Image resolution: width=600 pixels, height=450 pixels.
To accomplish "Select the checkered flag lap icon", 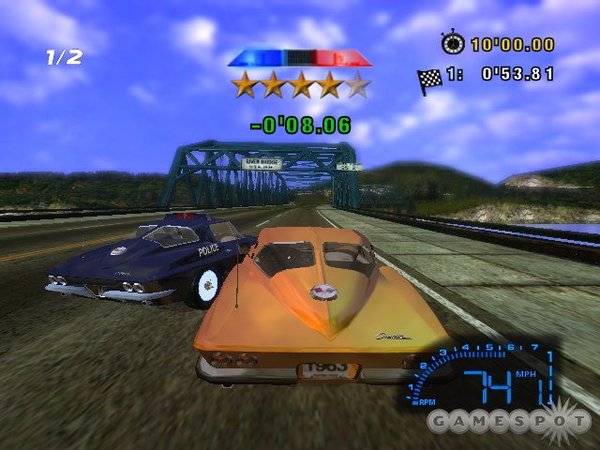I will coord(432,80).
